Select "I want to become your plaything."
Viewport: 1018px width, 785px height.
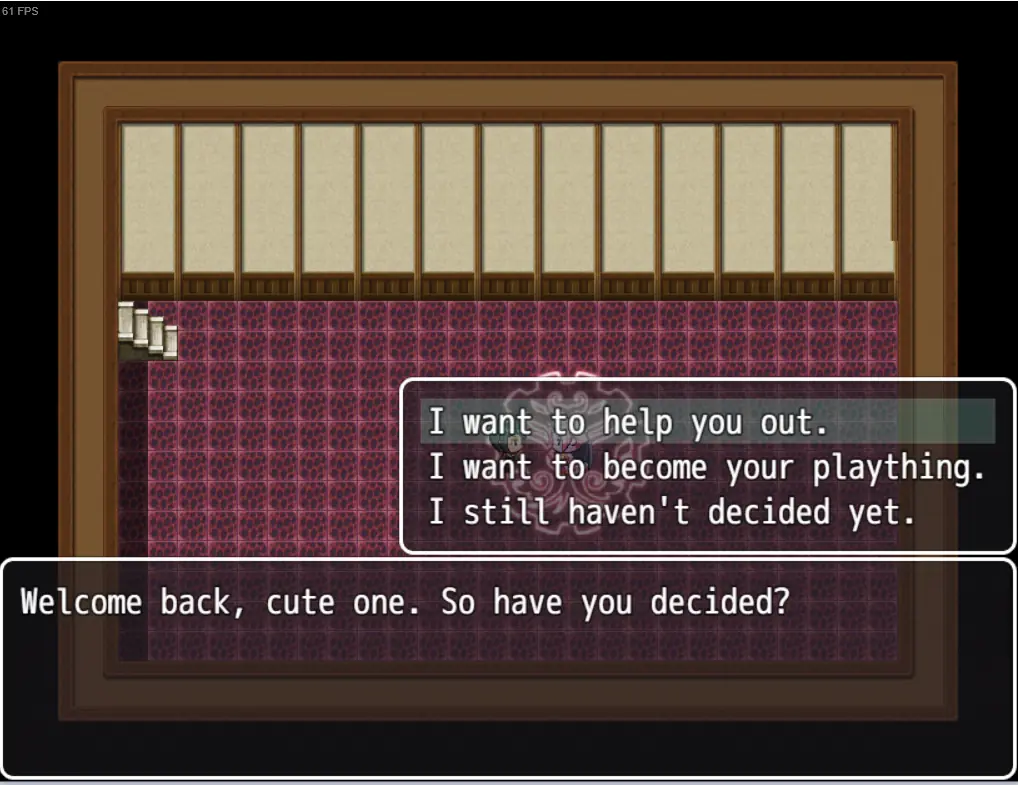(x=707, y=467)
